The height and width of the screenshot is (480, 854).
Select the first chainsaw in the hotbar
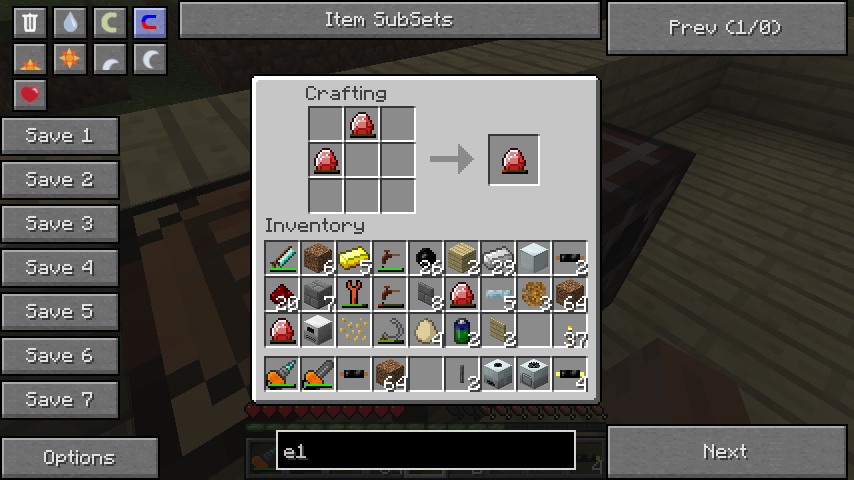pos(282,374)
